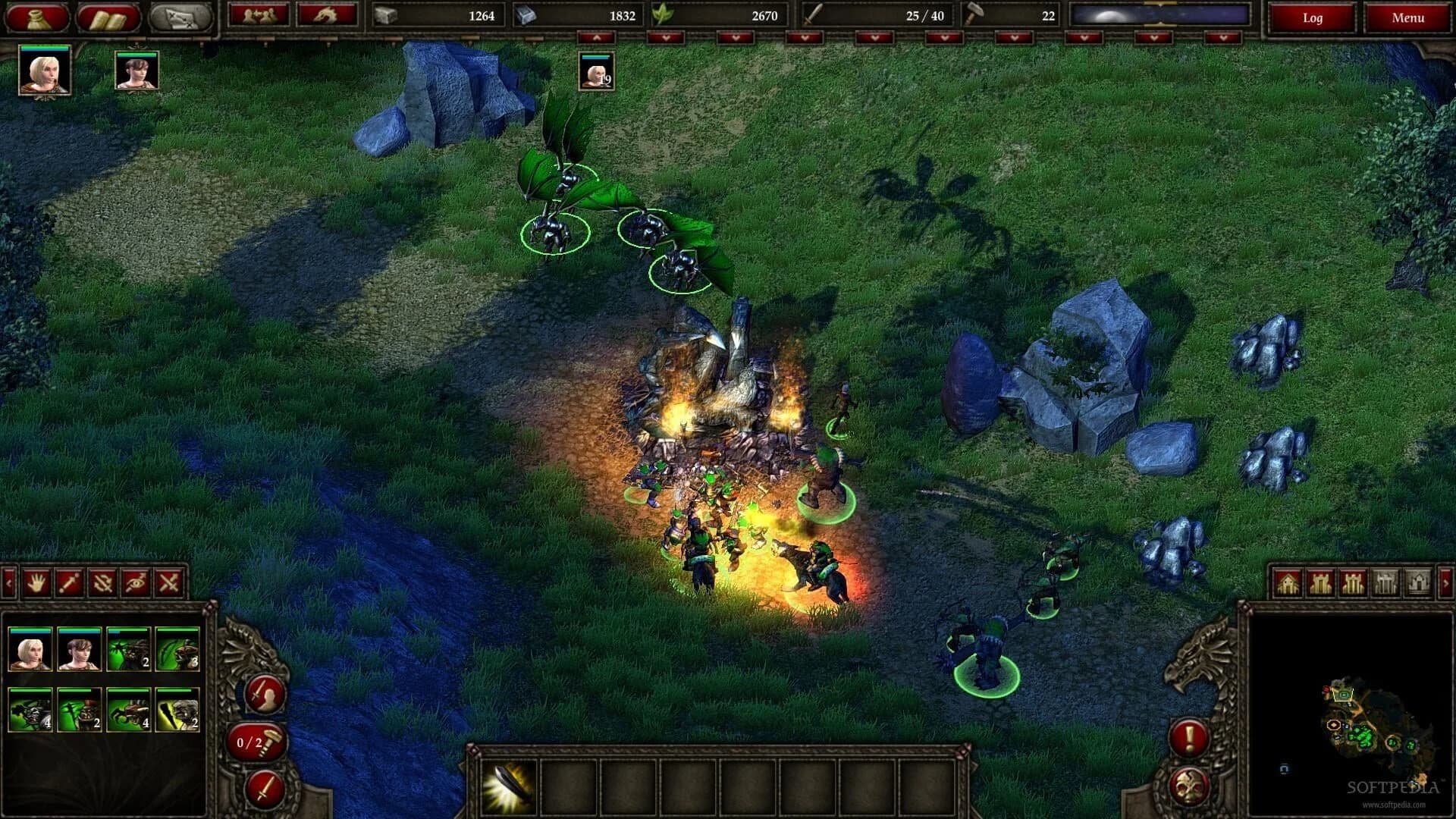Collapse the left stance panel with its chevron
The width and height of the screenshot is (1456, 819).
tap(8, 581)
